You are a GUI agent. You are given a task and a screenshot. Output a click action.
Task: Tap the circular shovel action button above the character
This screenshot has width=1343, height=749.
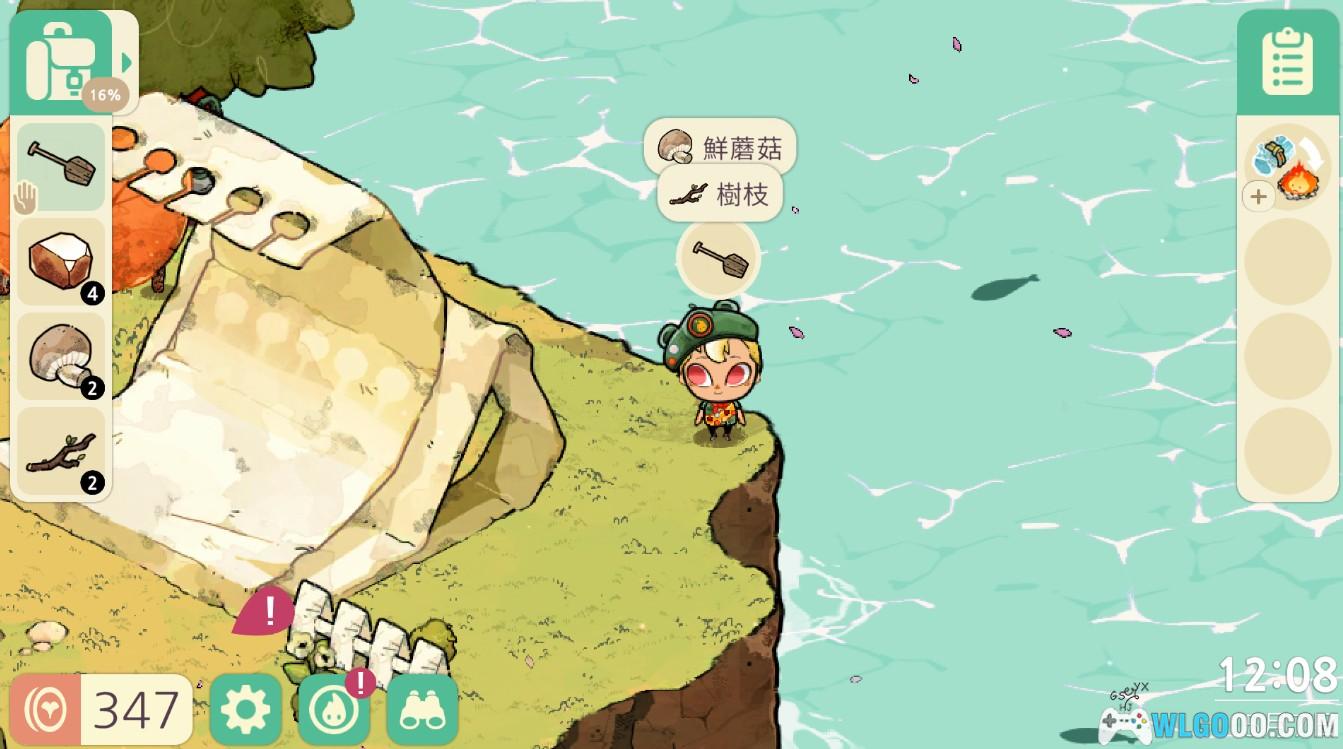(718, 257)
